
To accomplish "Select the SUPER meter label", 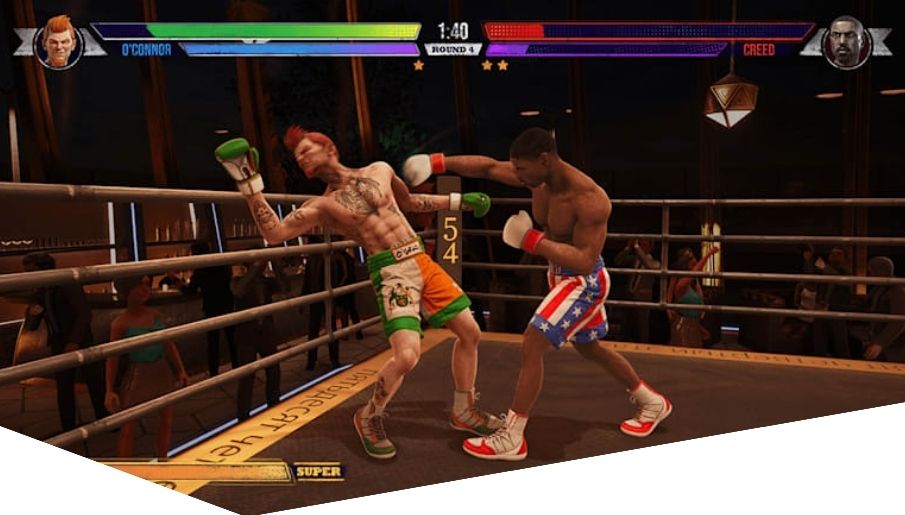I will (x=318, y=471).
